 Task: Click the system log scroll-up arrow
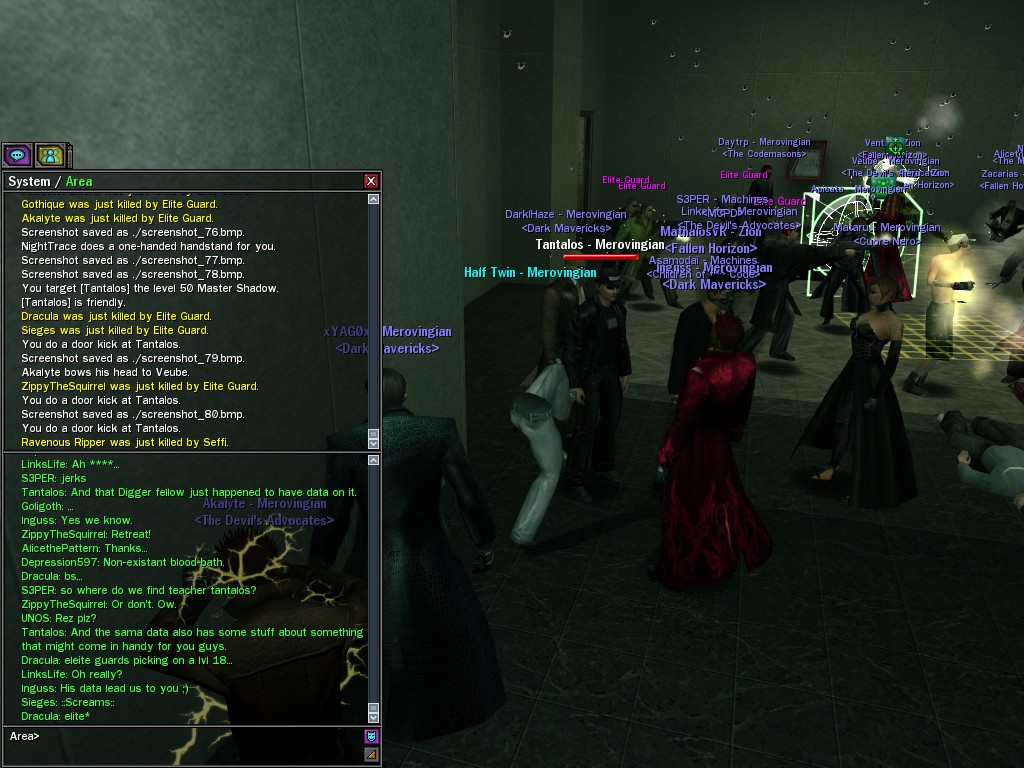point(374,199)
